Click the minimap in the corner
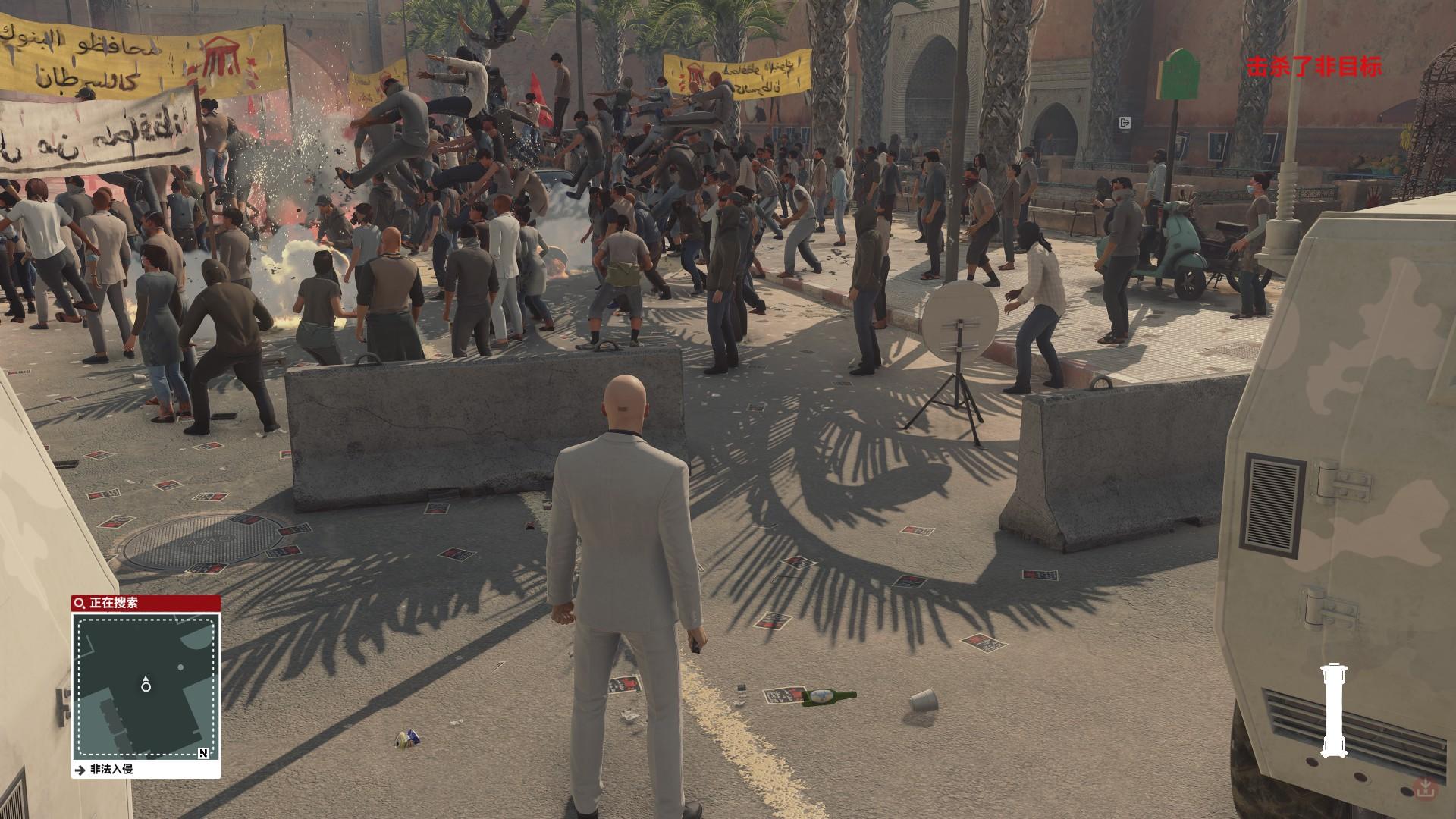 (x=146, y=686)
